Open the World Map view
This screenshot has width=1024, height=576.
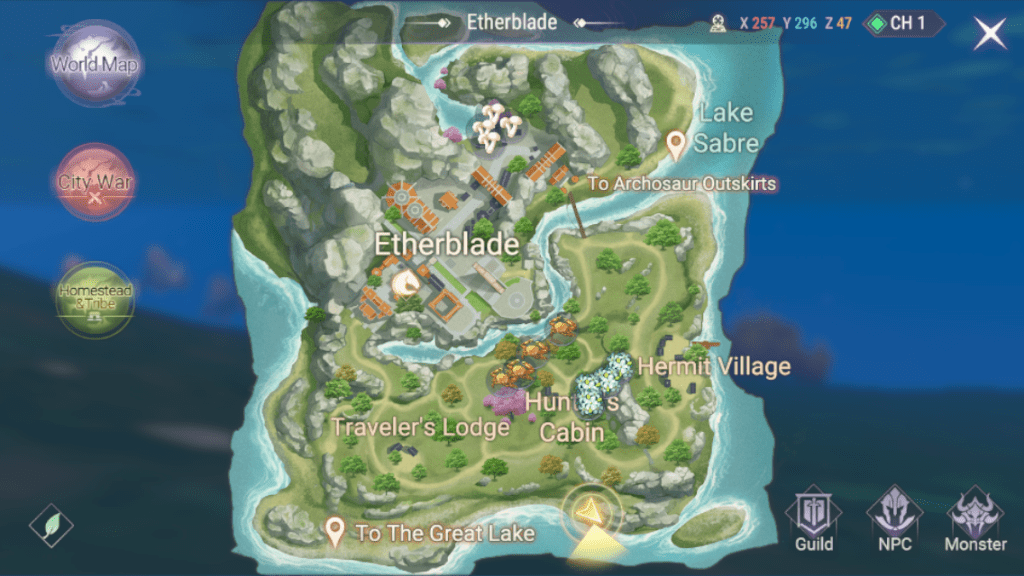point(96,65)
